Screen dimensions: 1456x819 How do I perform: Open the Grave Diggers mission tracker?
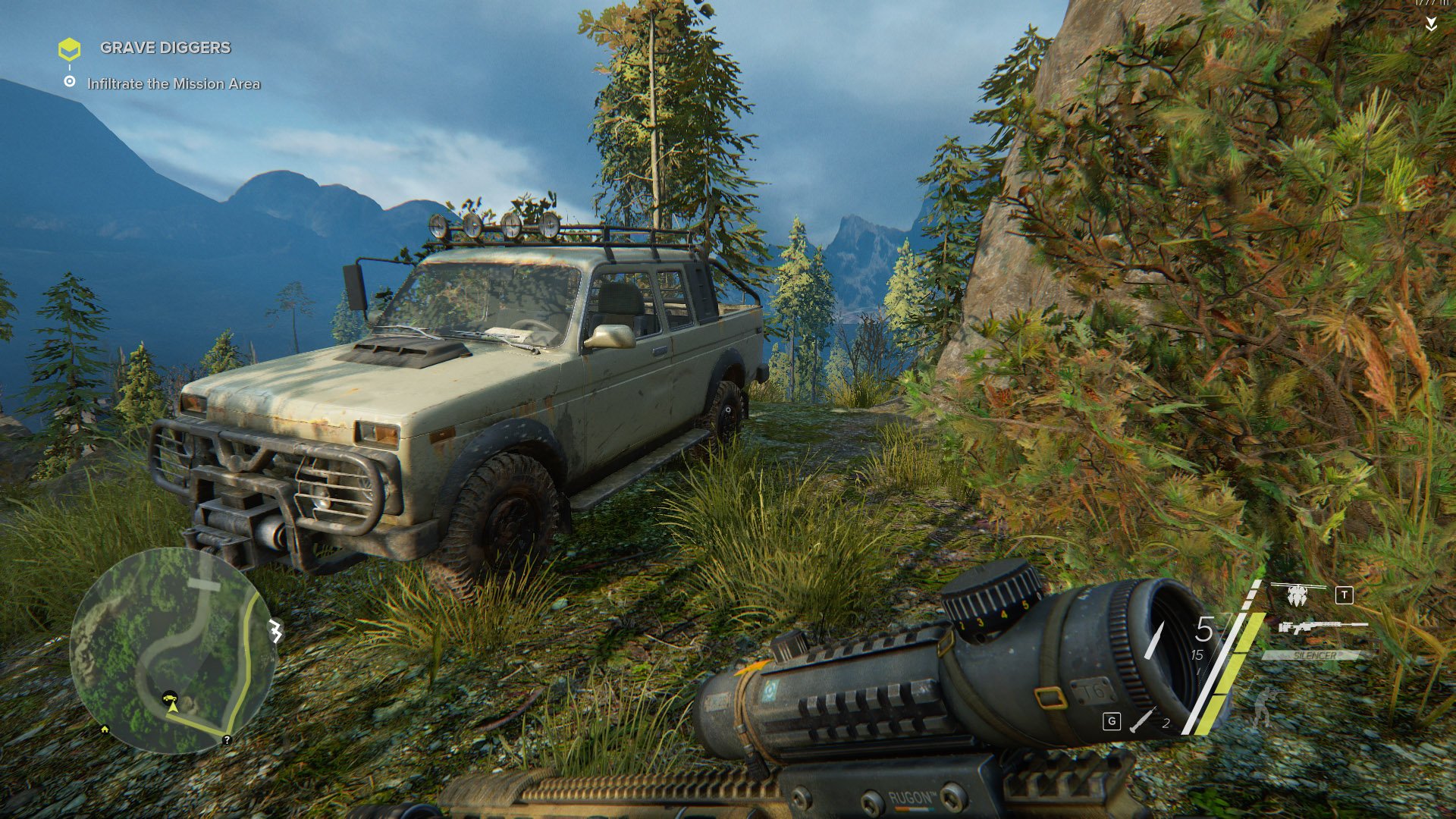[x=165, y=48]
